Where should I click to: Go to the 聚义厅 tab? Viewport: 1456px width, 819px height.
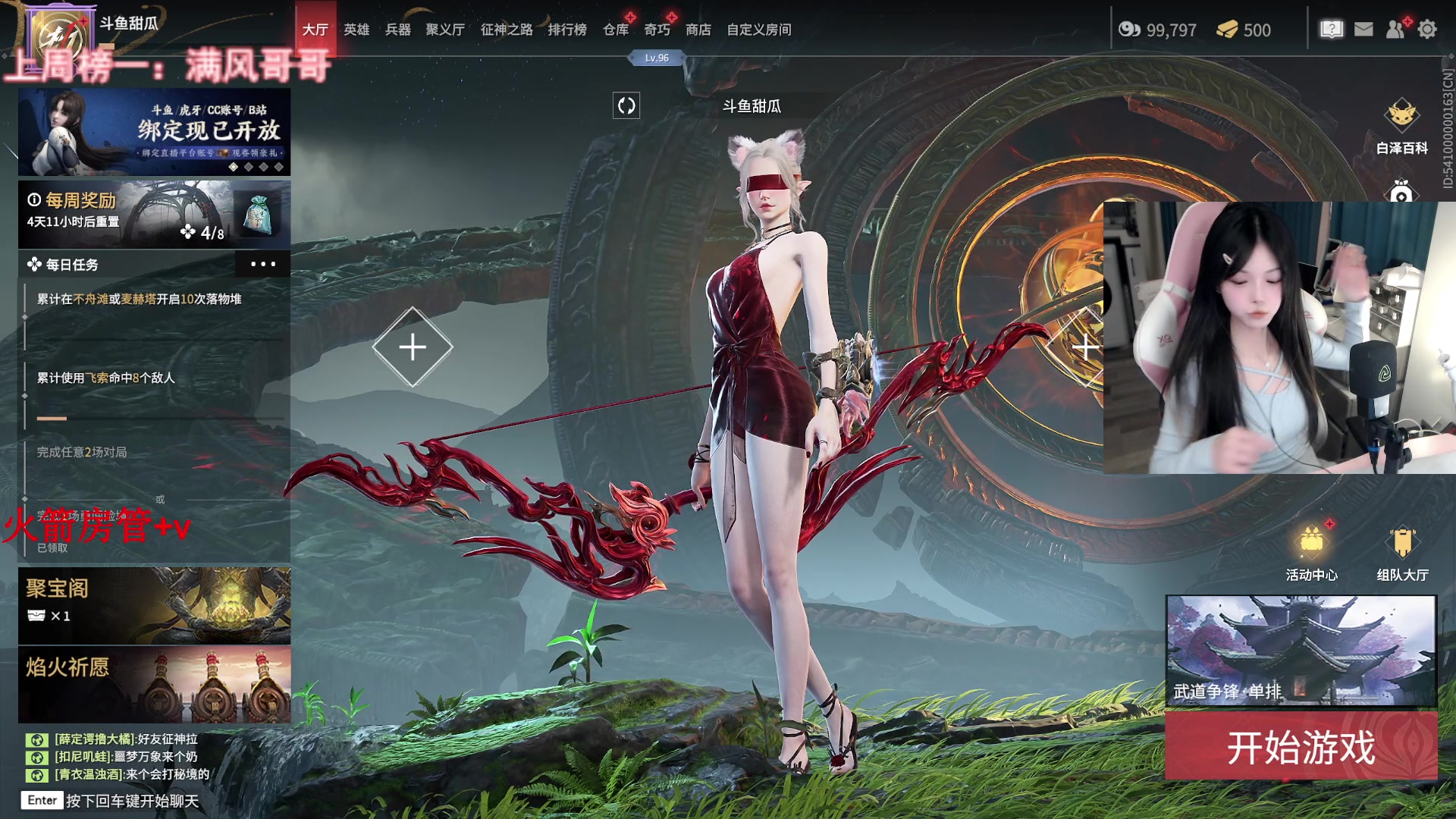tap(445, 30)
